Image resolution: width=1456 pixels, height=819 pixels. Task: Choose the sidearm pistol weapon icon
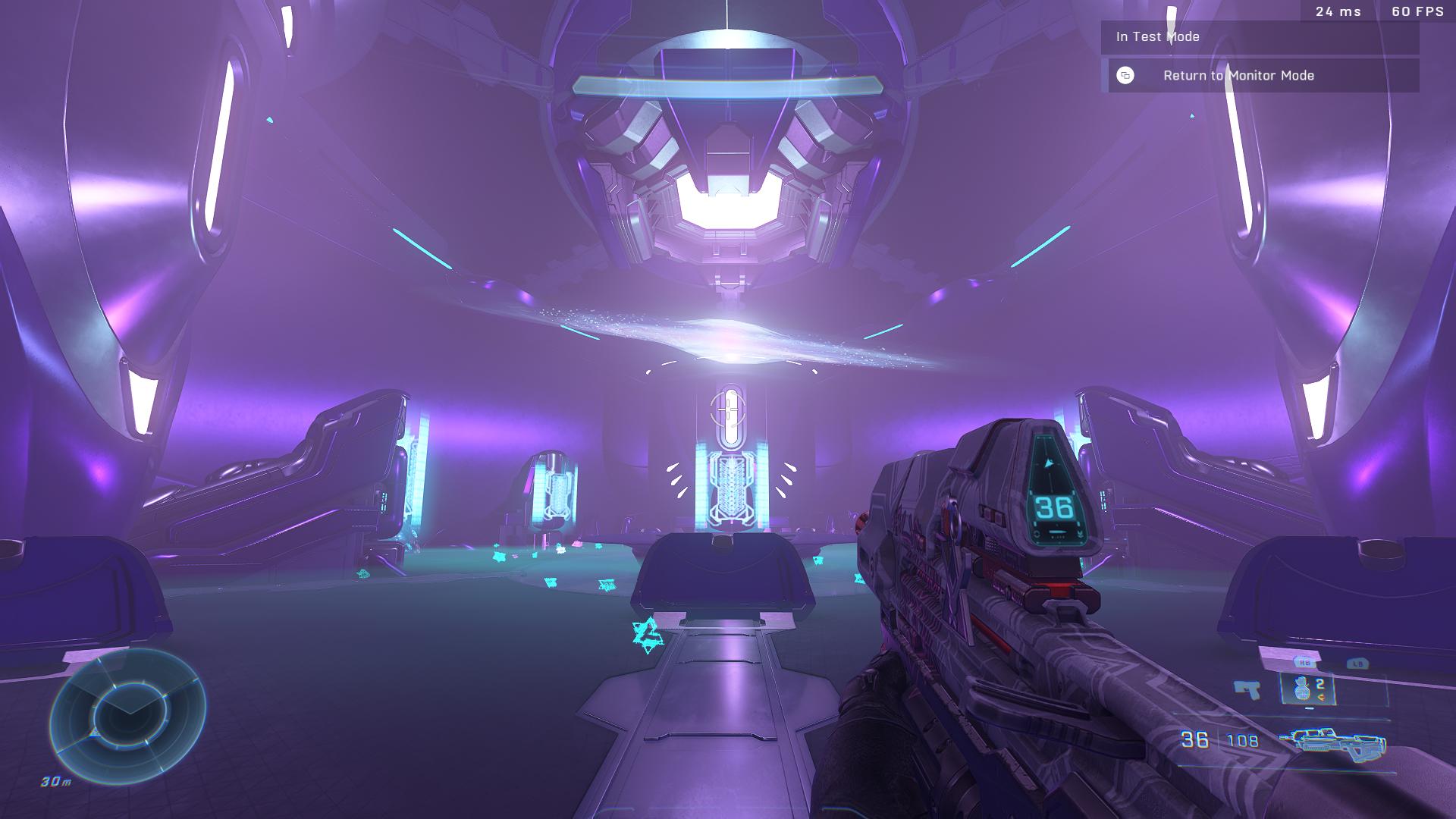coord(1246,689)
